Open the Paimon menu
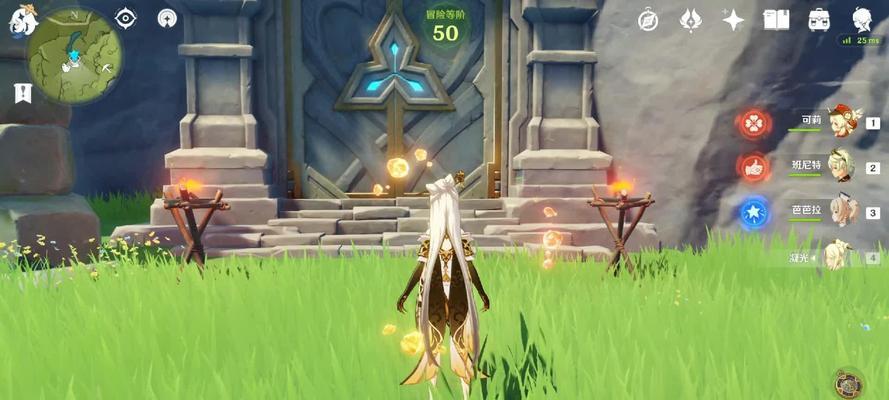Viewport: 889px width, 400px height. click(x=22, y=17)
